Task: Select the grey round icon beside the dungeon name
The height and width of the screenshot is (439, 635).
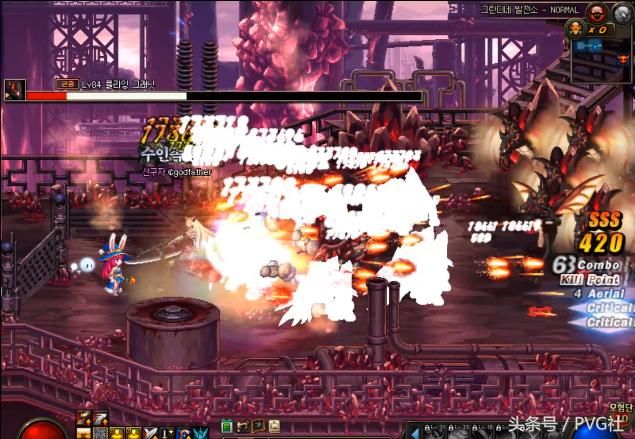Action: click(x=622, y=12)
